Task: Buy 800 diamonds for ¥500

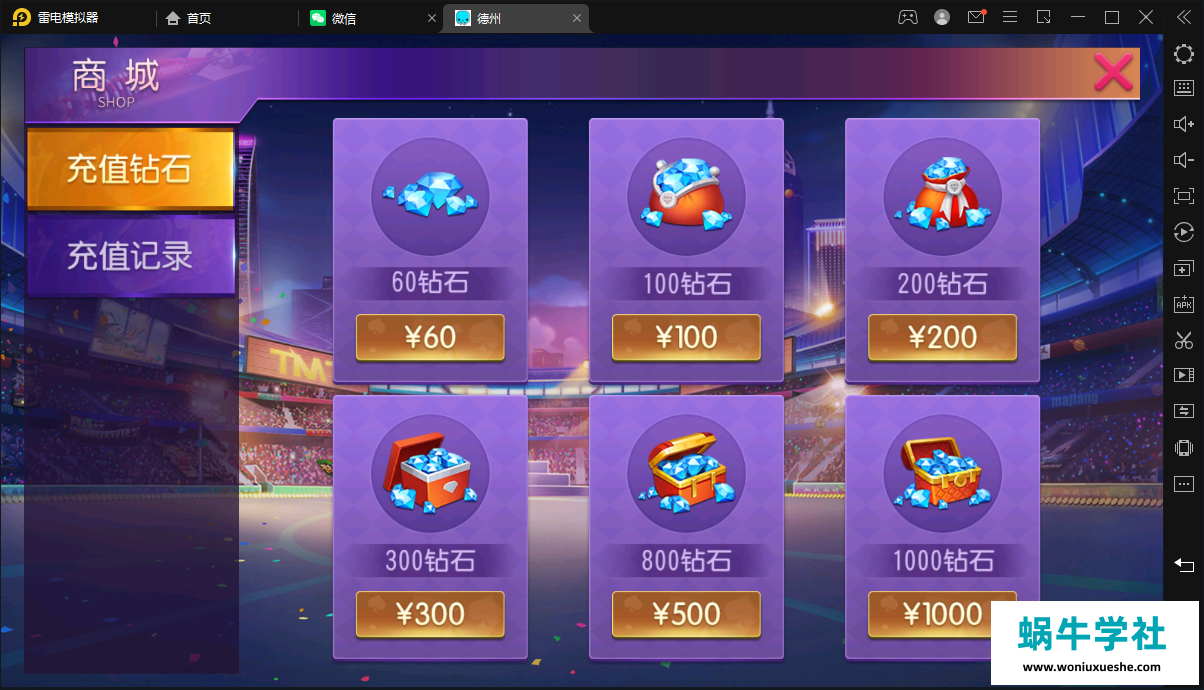Action: (x=686, y=614)
